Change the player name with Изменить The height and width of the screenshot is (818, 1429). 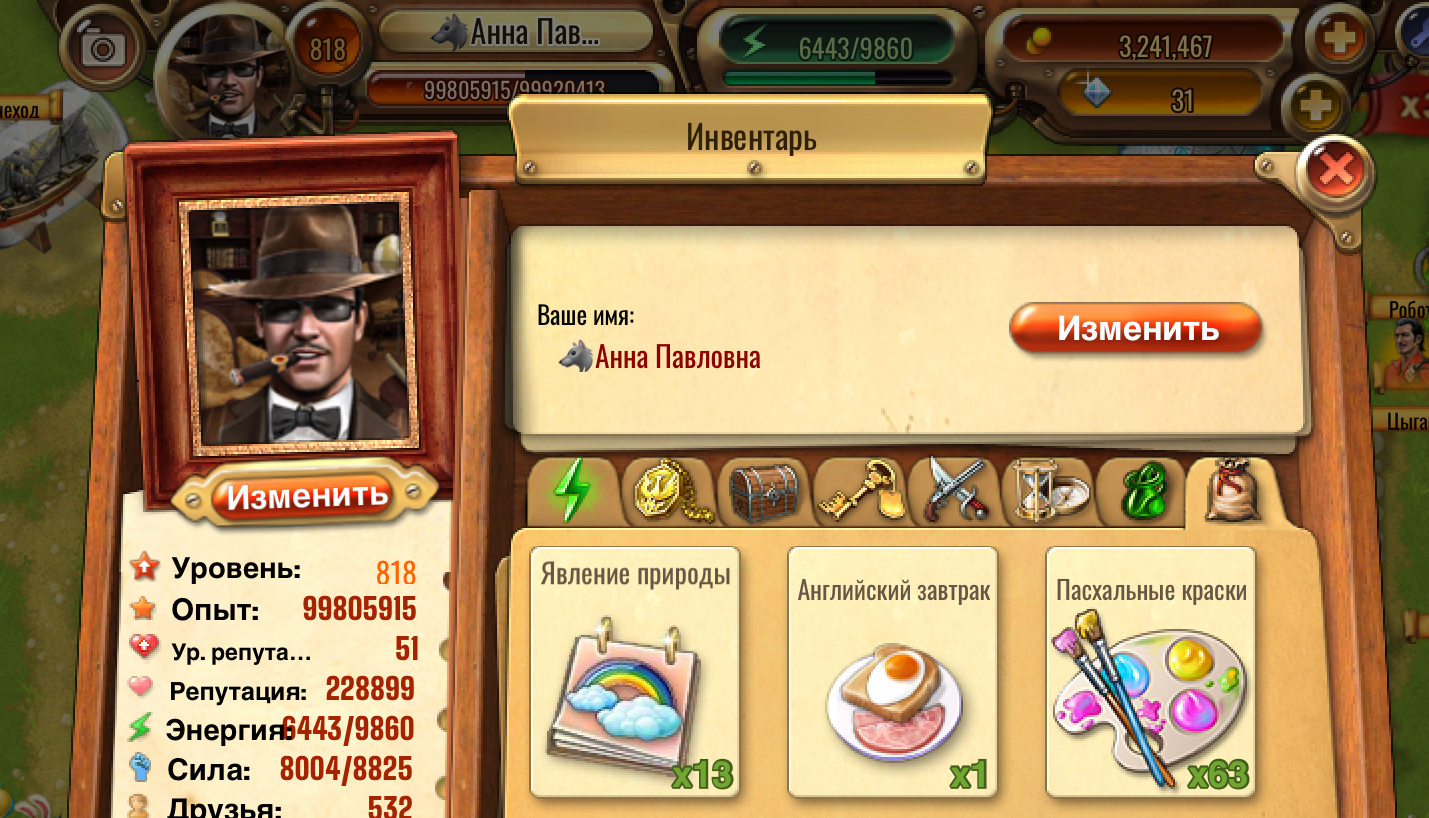[1136, 328]
